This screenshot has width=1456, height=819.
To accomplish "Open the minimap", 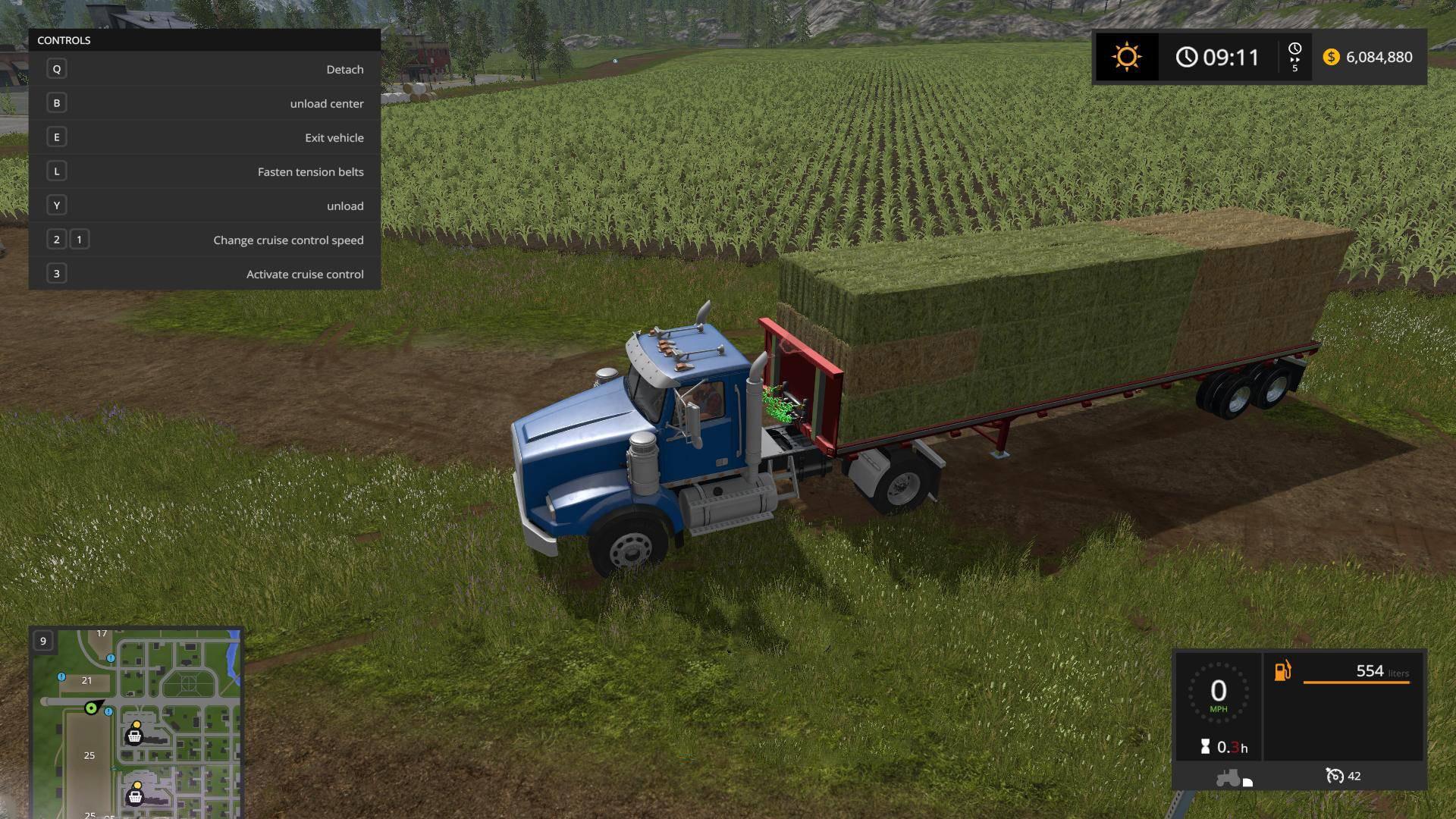I will (x=136, y=722).
